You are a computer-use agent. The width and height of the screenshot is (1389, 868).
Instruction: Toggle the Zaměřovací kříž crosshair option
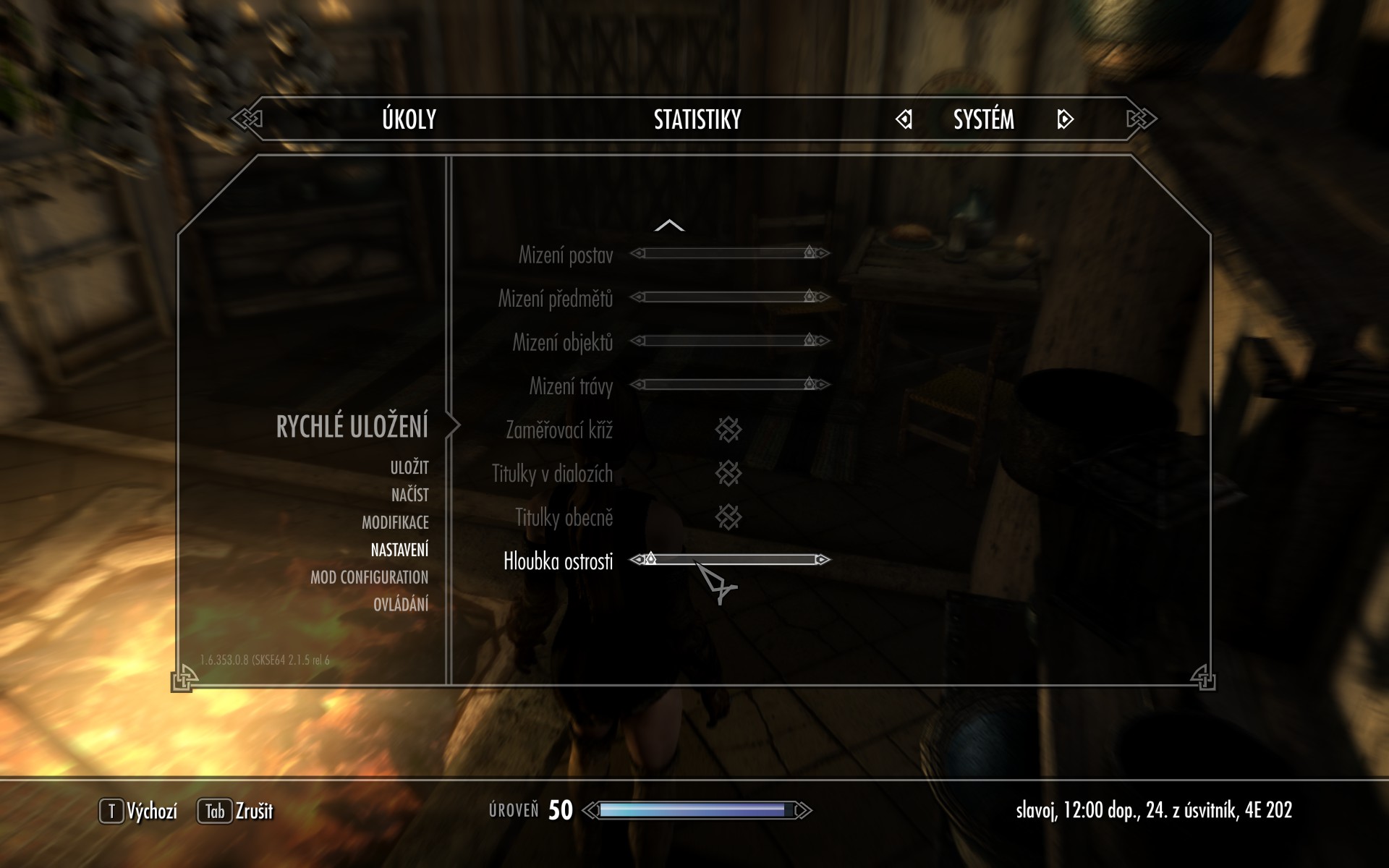coord(729,430)
